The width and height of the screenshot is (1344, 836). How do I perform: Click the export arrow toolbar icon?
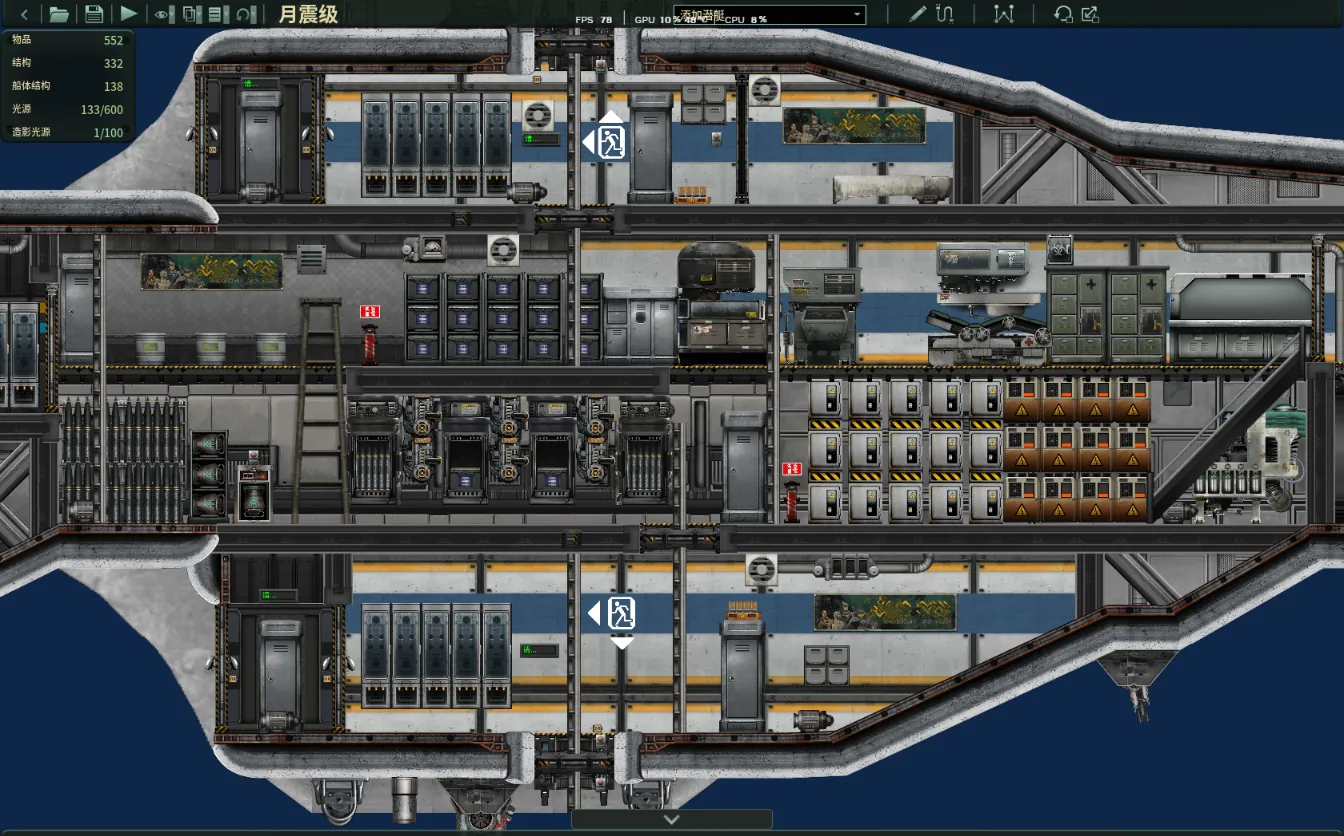(x=1090, y=14)
